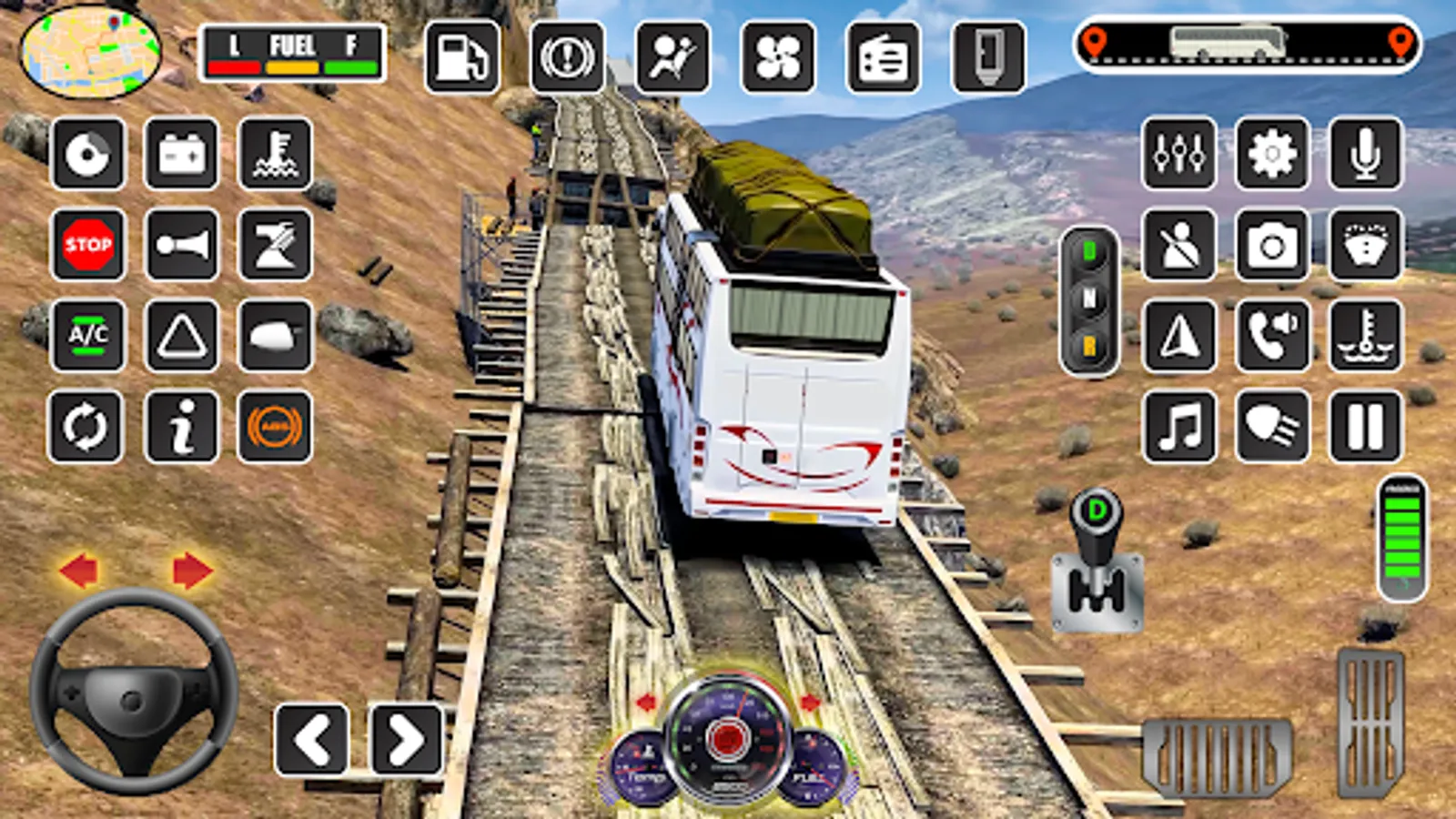Image resolution: width=1456 pixels, height=819 pixels.
Task: Click the battery icon button
Action: (x=182, y=153)
